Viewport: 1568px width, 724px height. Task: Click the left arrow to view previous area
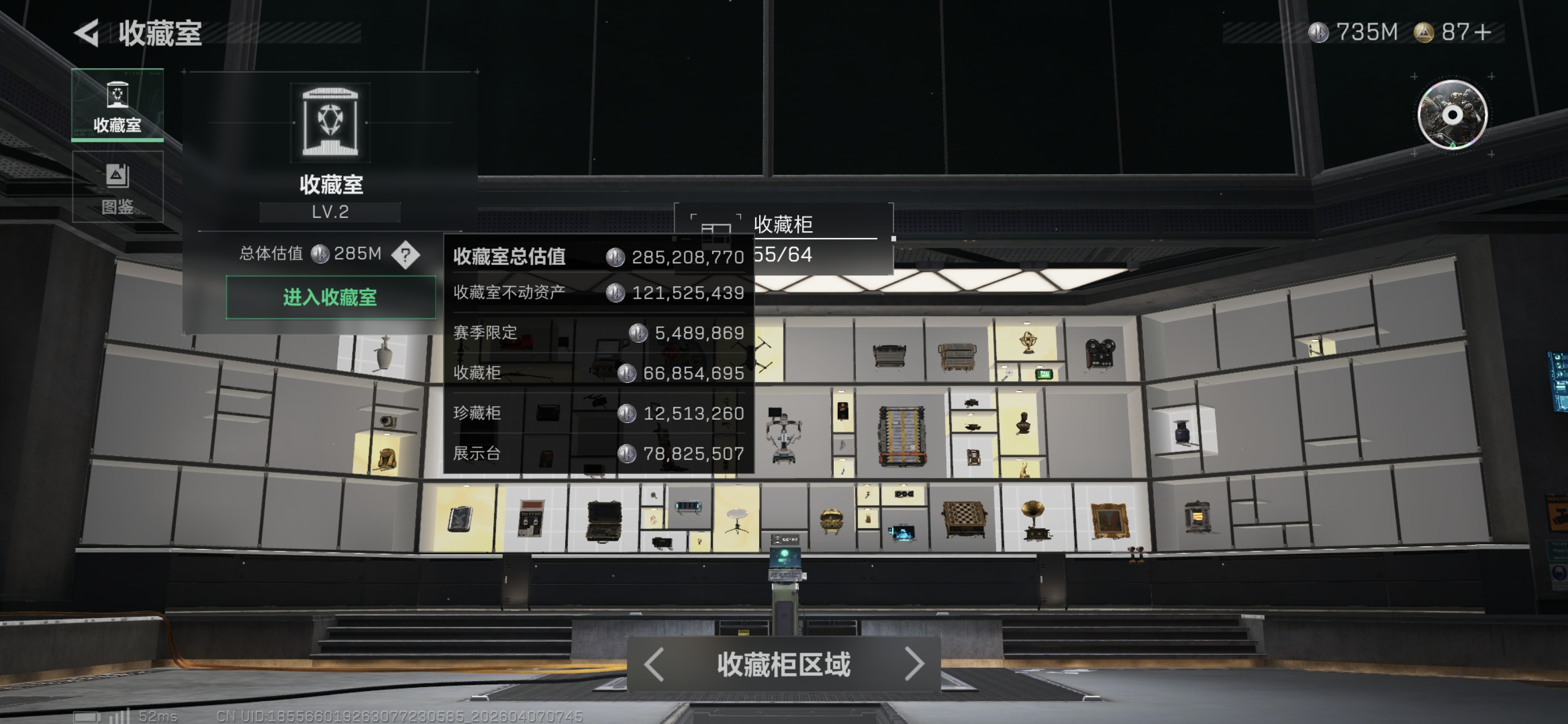coord(653,665)
